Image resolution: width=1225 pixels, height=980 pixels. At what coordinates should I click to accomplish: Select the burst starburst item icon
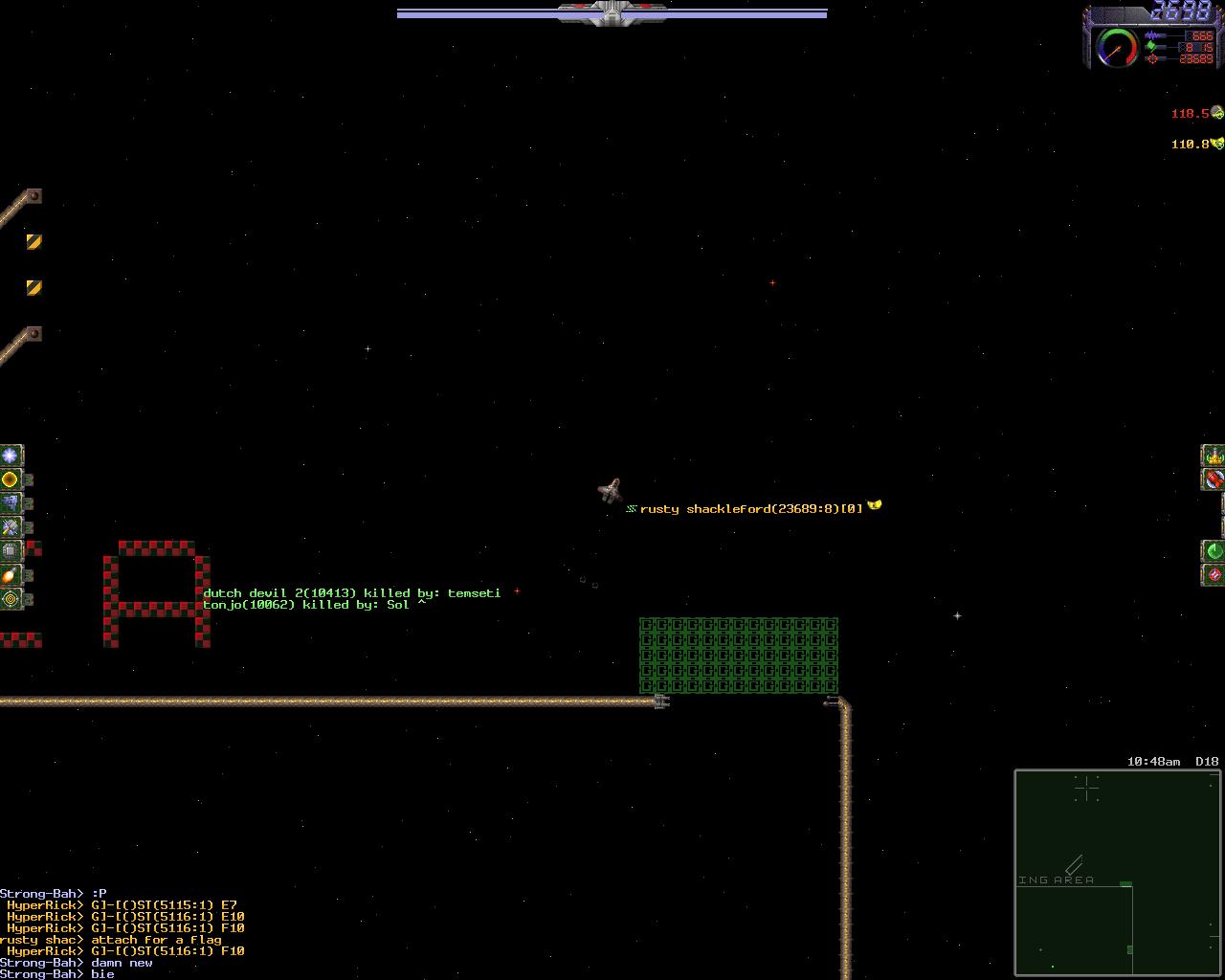pyautogui.click(x=11, y=456)
